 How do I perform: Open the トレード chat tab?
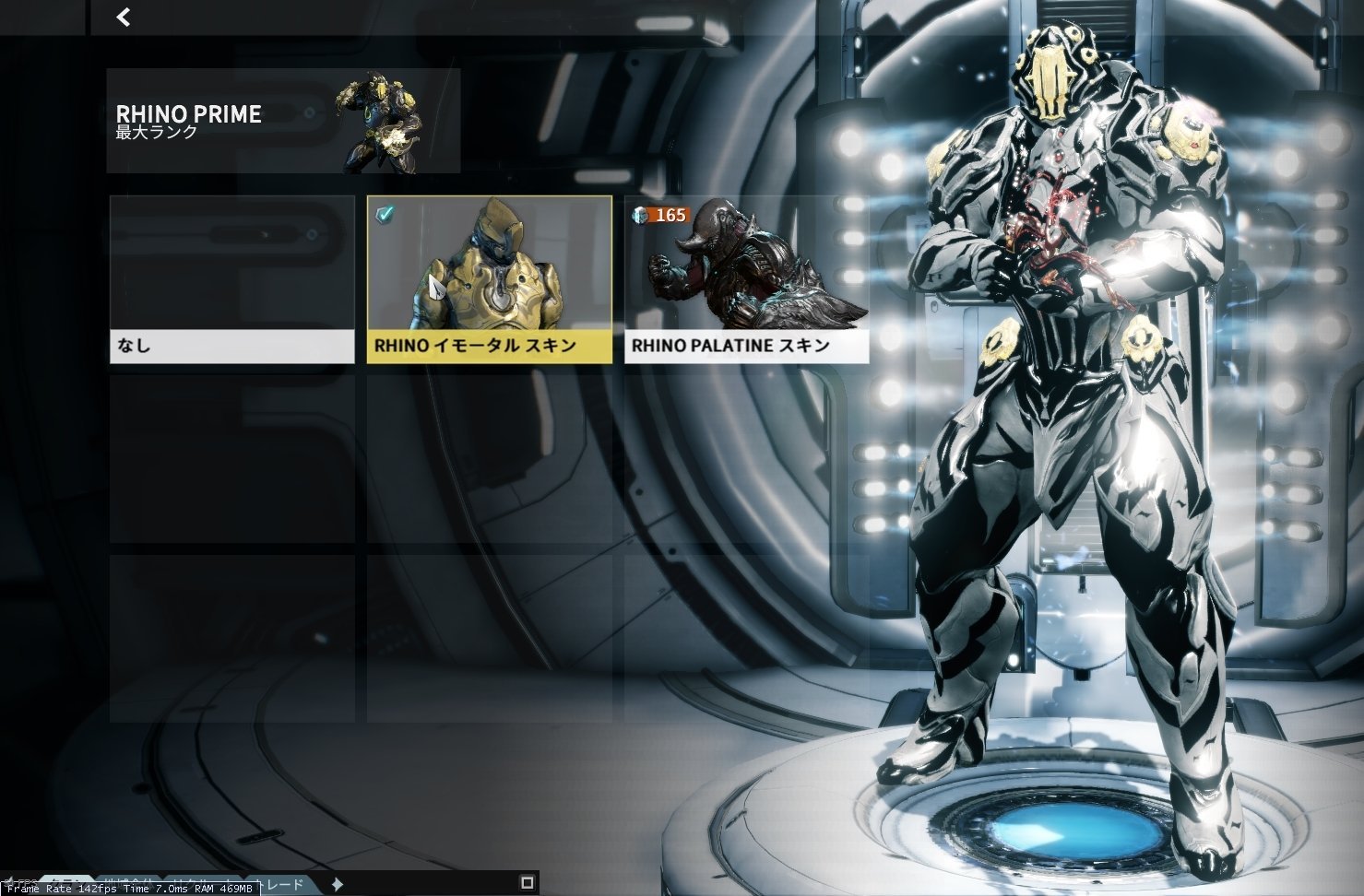tap(282, 884)
